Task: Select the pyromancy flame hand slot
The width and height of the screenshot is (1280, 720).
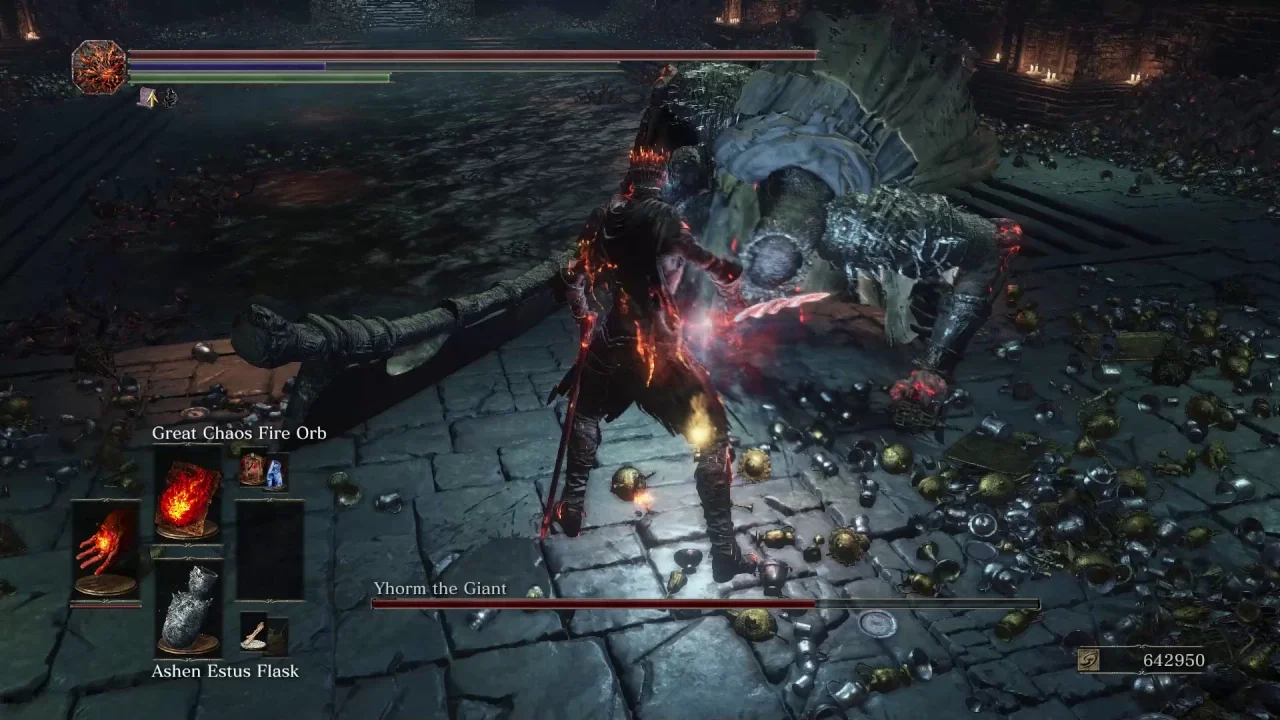Action: click(106, 551)
